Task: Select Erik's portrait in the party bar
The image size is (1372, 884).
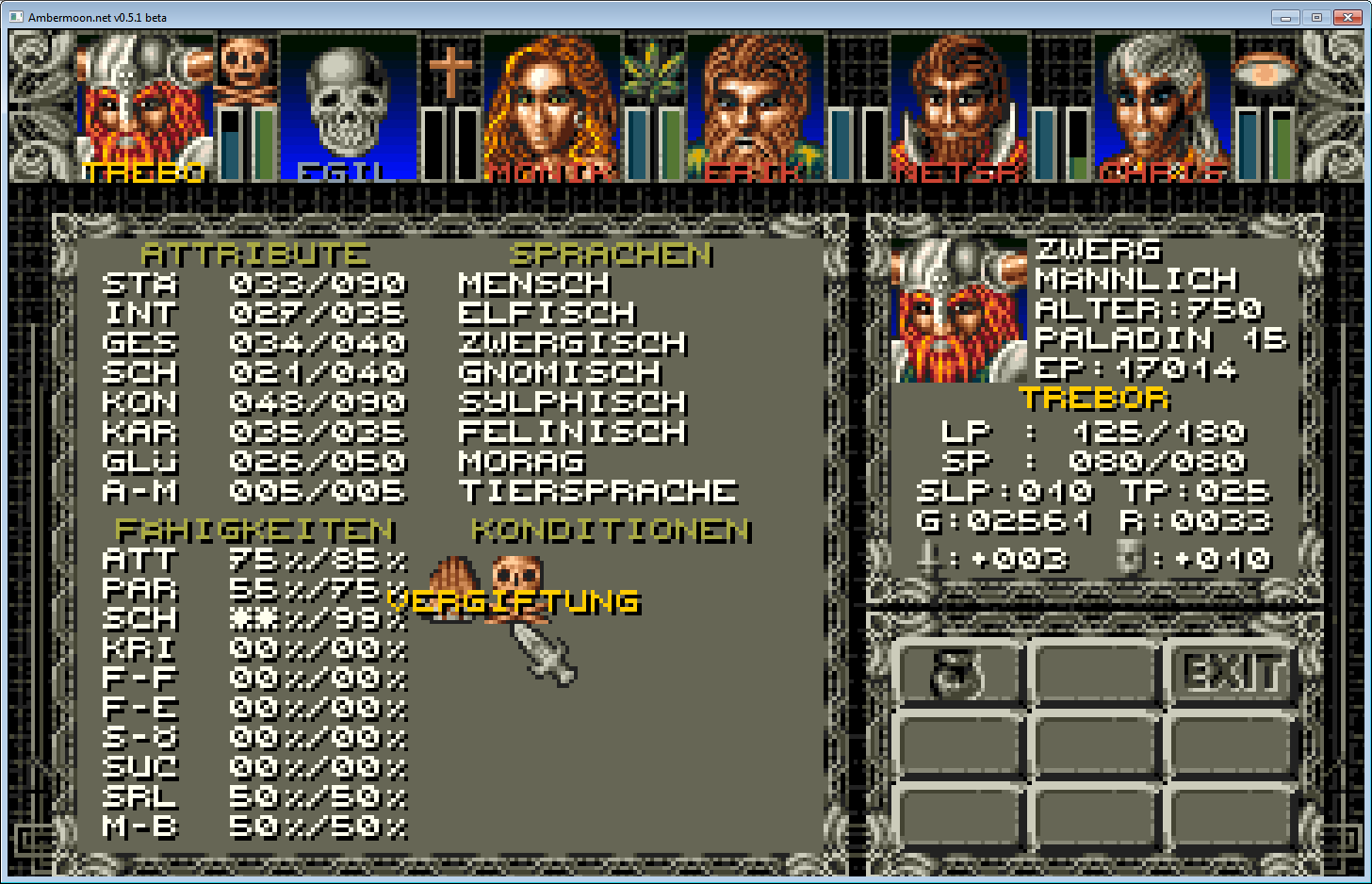Action: click(754, 104)
